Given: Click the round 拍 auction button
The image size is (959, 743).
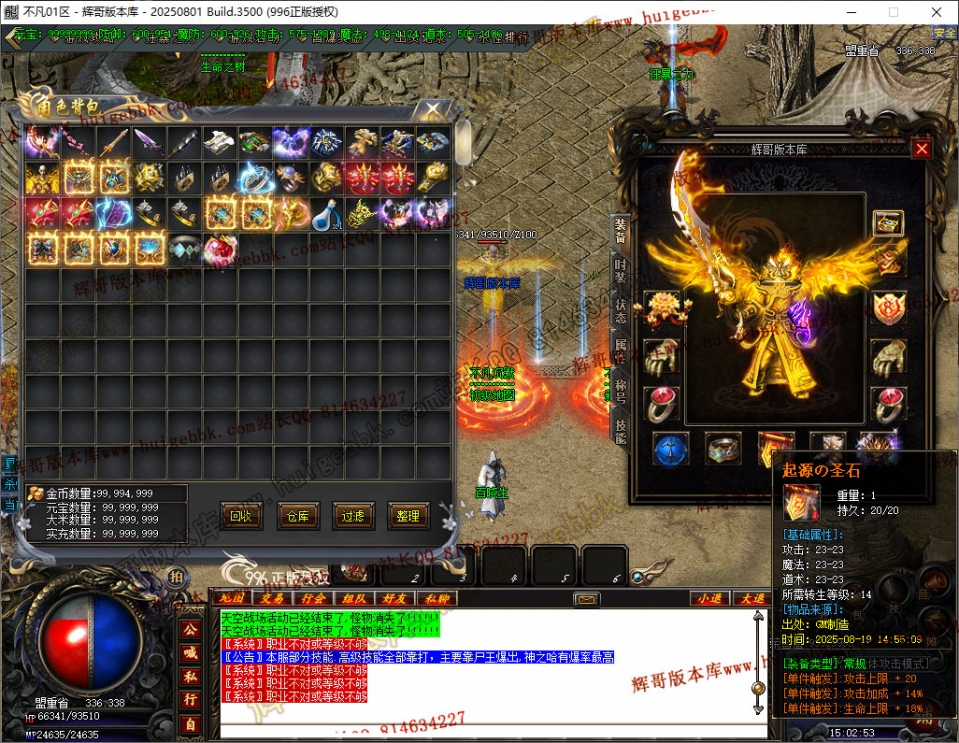Looking at the screenshot, I should [175, 576].
